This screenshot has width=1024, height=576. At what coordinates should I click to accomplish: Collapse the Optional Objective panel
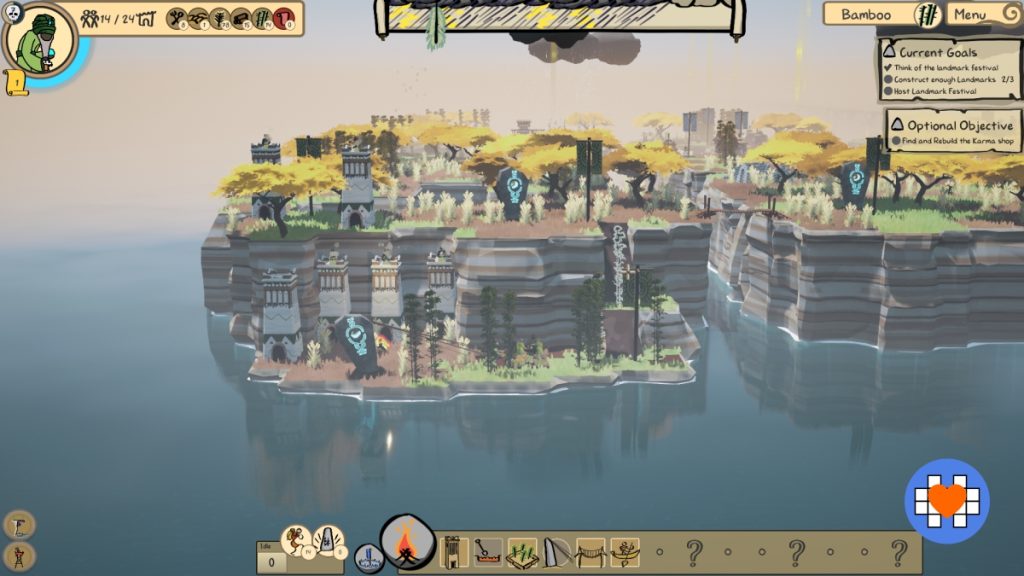pyautogui.click(x=897, y=125)
